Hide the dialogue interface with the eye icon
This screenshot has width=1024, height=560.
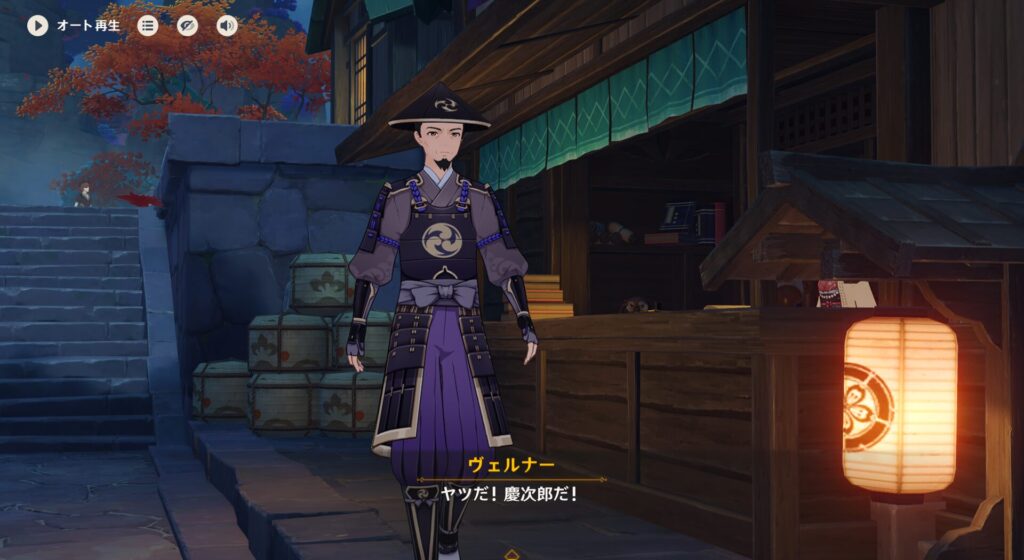187,25
